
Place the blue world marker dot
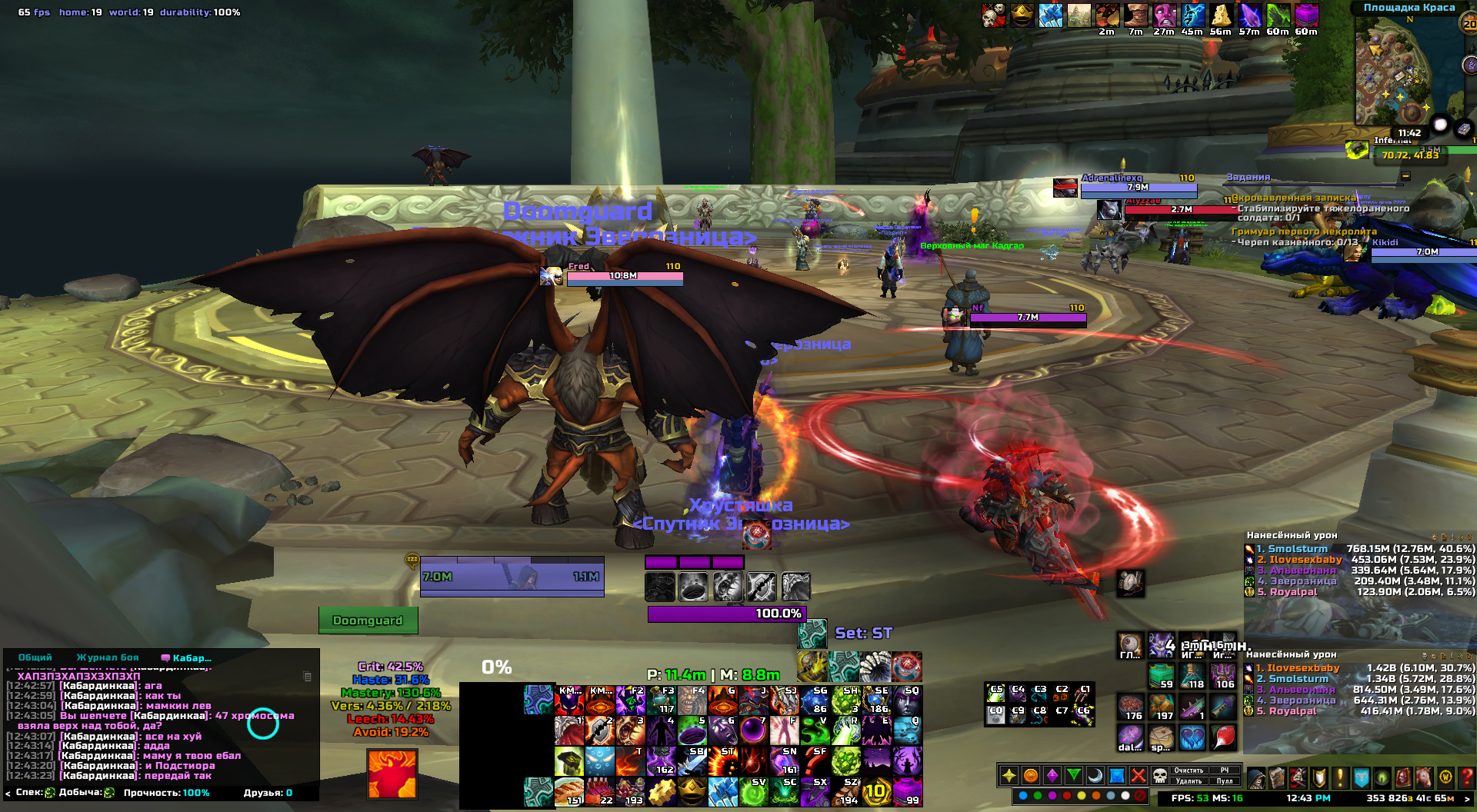coord(1023,796)
